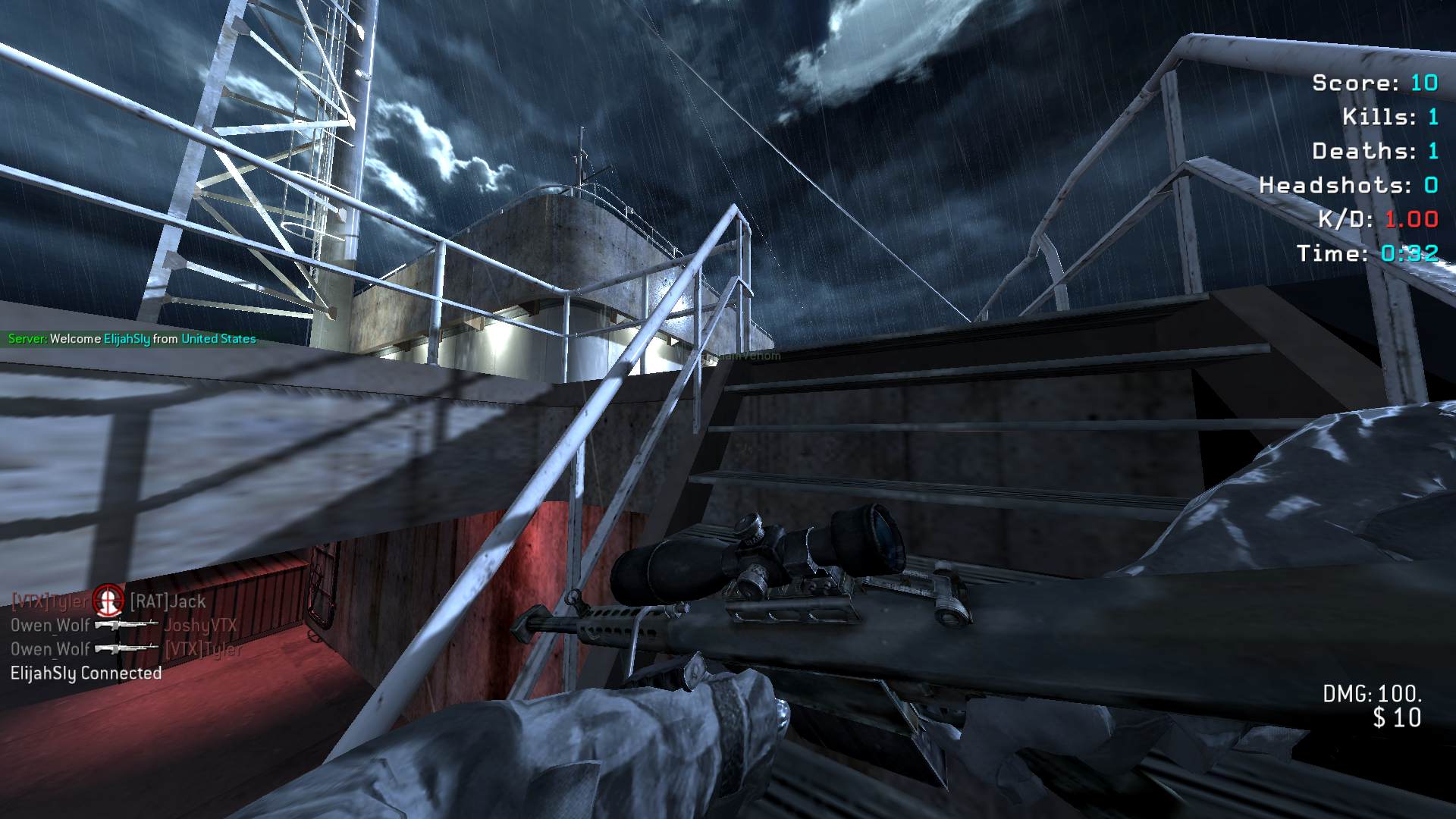Select the ElijahSly Connected notification
Viewport: 1456px width, 819px height.
click(86, 673)
